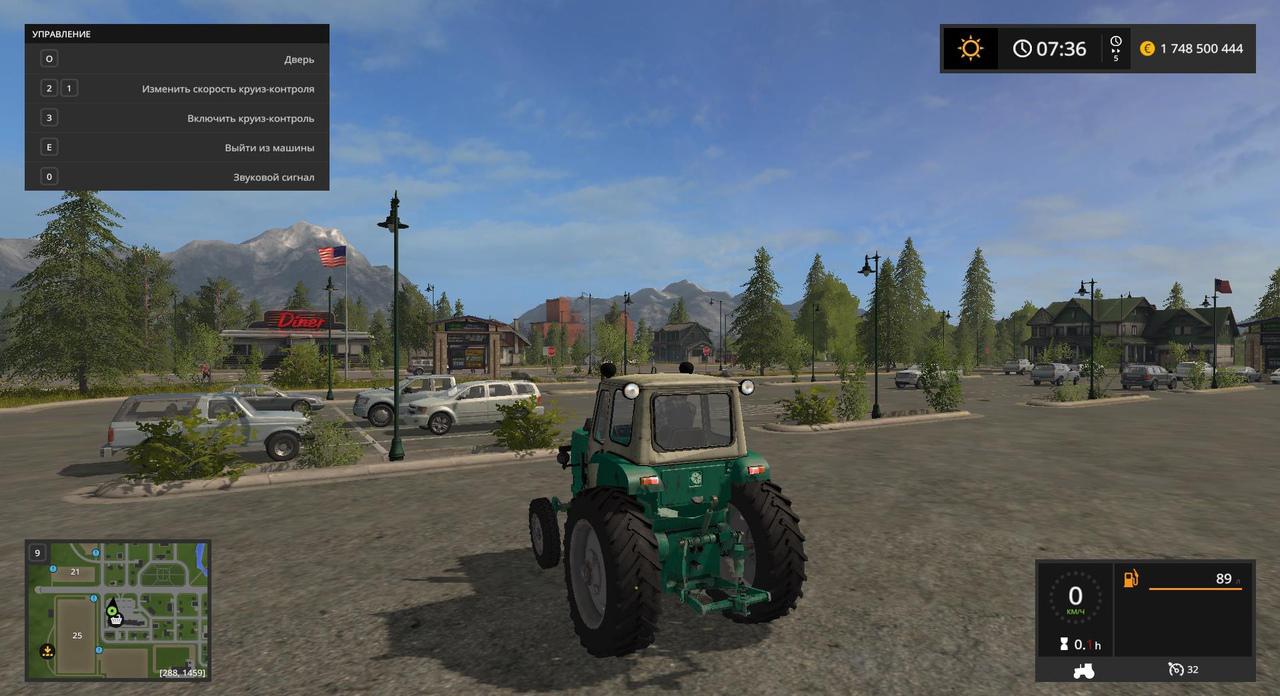The height and width of the screenshot is (696, 1280).
Task: Select the yellow unloading point map marker
Action: pyautogui.click(x=46, y=651)
